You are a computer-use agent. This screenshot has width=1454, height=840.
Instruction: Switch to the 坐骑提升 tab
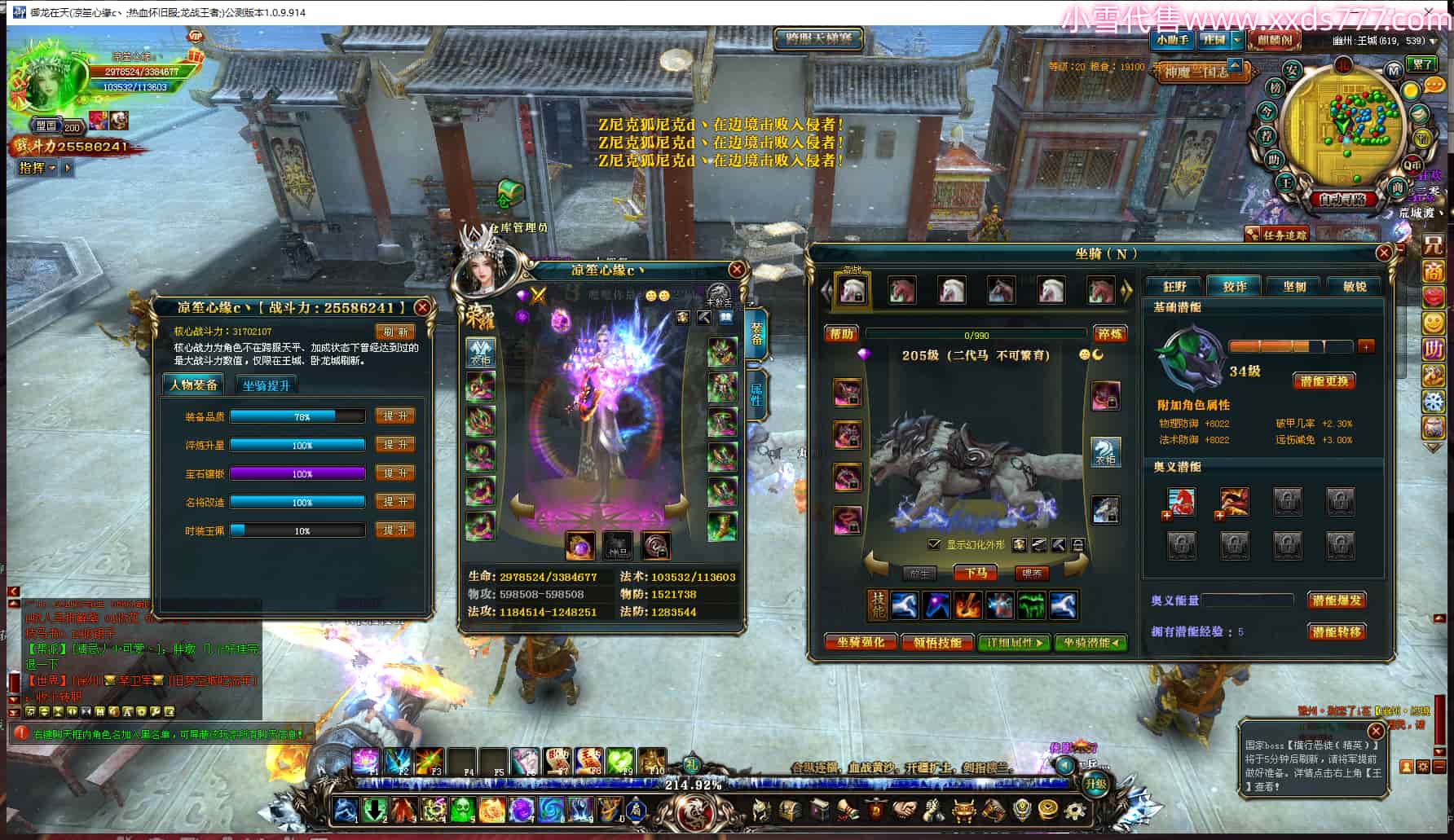(266, 385)
